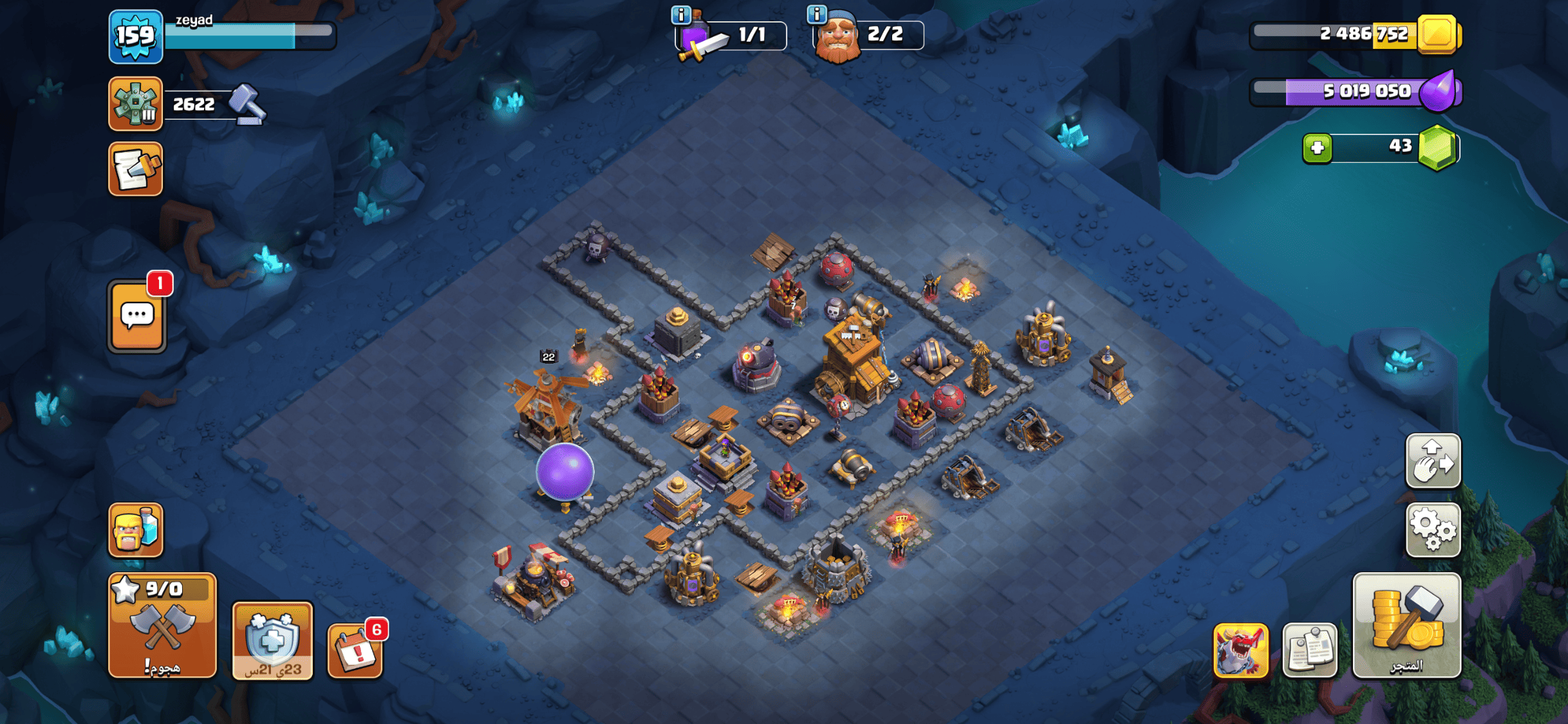Open the league badge next to 2622 trophies
This screenshot has width=1568, height=724.
click(135, 104)
